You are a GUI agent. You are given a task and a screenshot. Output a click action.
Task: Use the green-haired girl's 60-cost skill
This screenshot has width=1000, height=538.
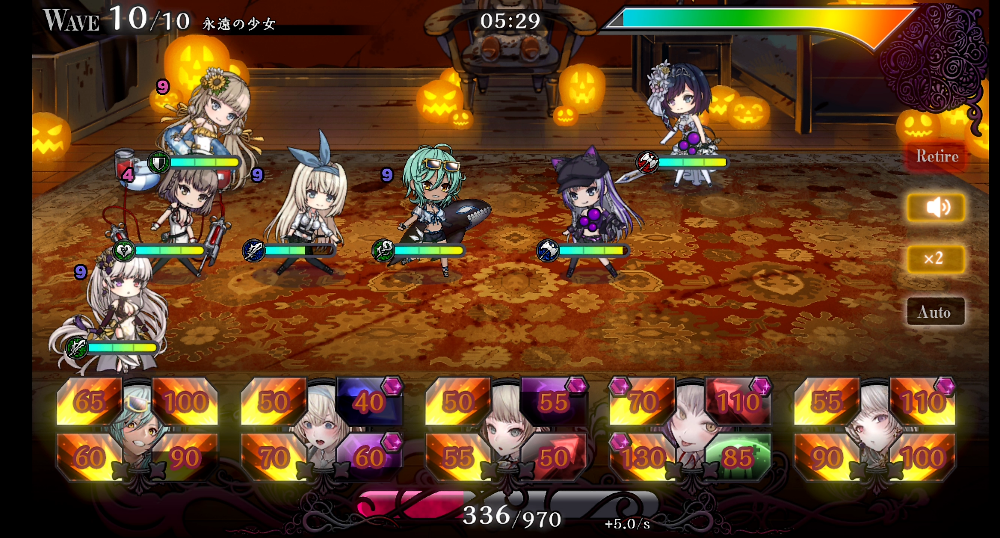coord(88,457)
